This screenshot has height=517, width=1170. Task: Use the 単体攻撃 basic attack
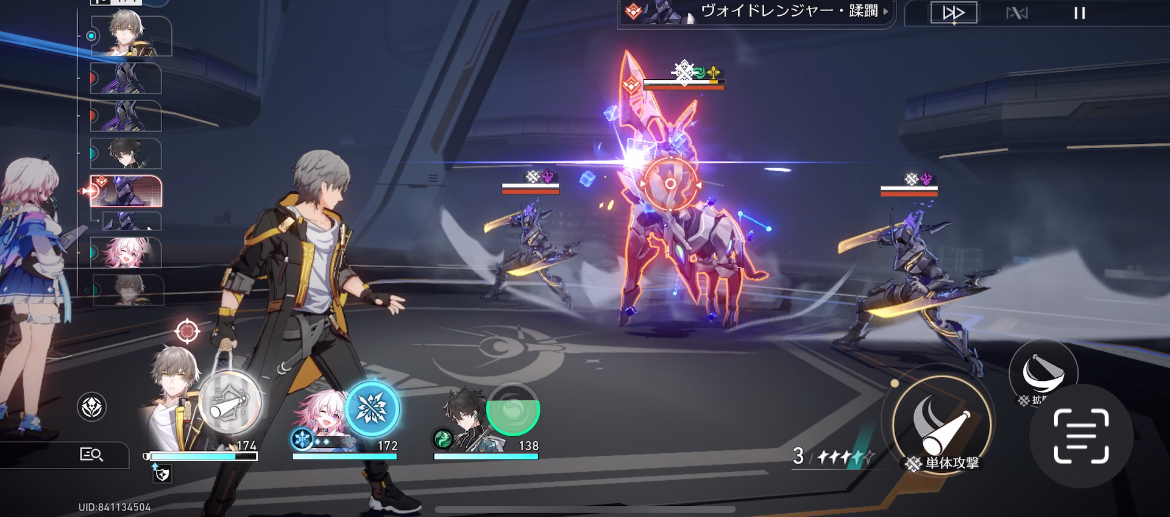[x=937, y=420]
